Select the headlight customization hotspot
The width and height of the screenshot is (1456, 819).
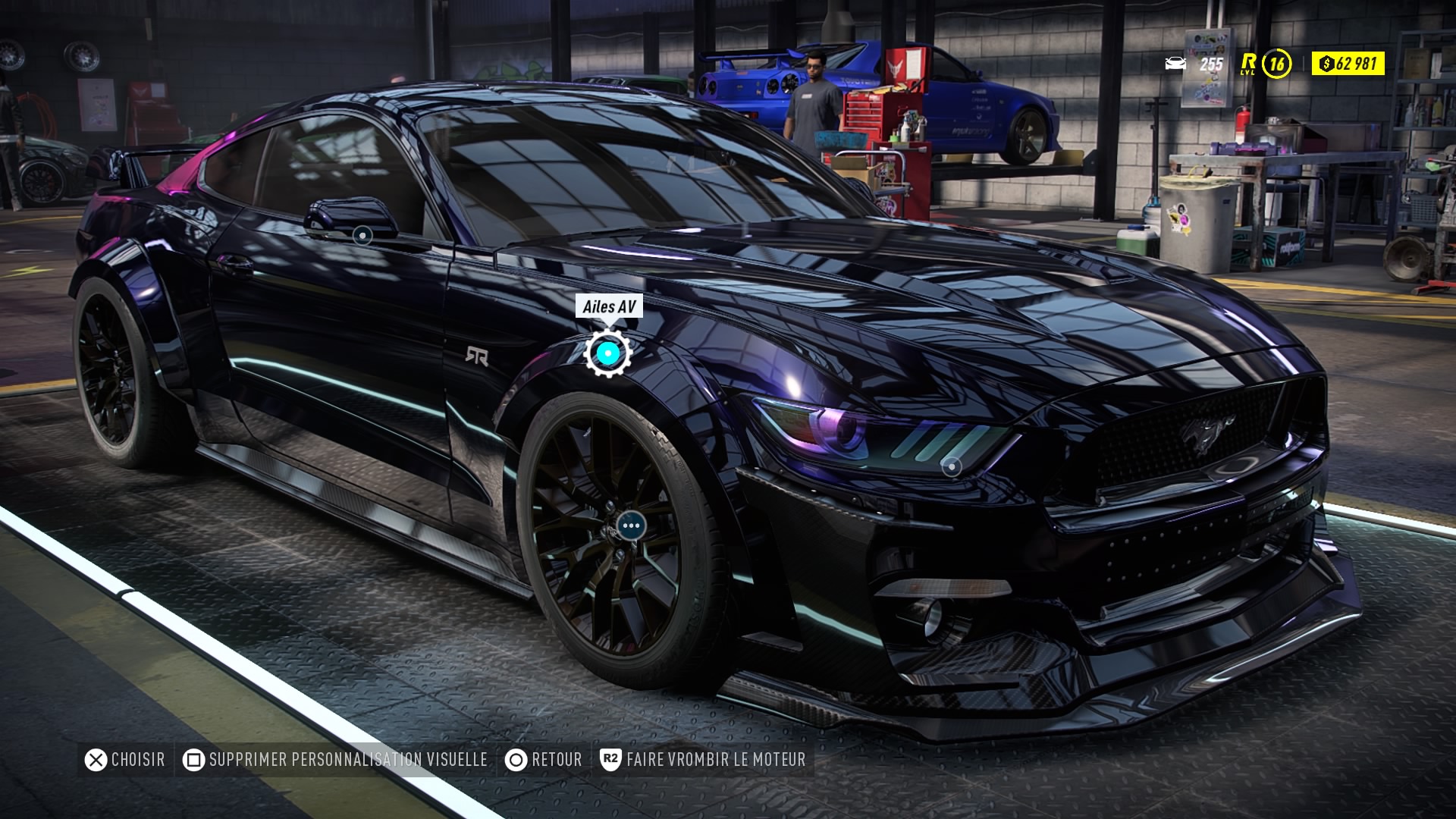[x=951, y=467]
